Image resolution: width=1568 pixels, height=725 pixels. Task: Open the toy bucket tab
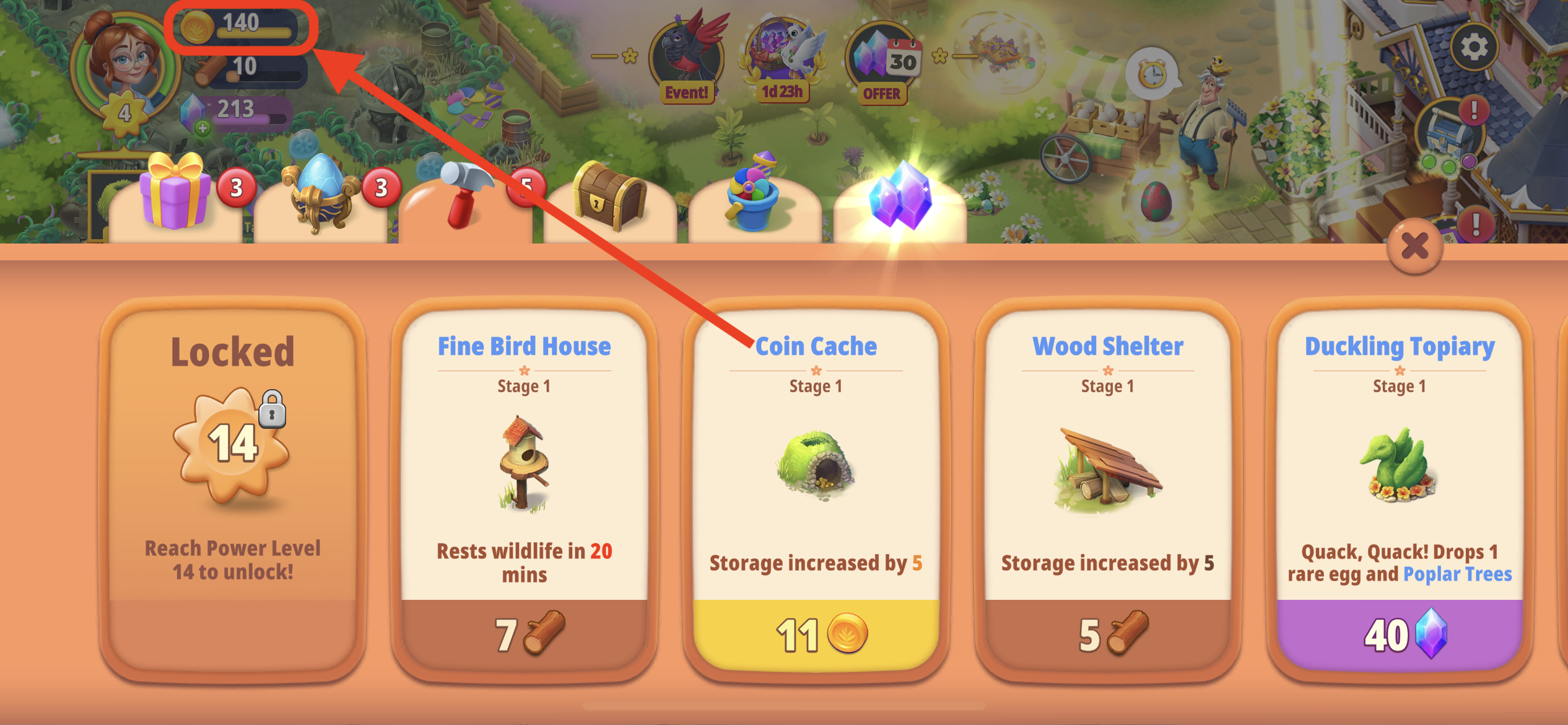coord(754,198)
